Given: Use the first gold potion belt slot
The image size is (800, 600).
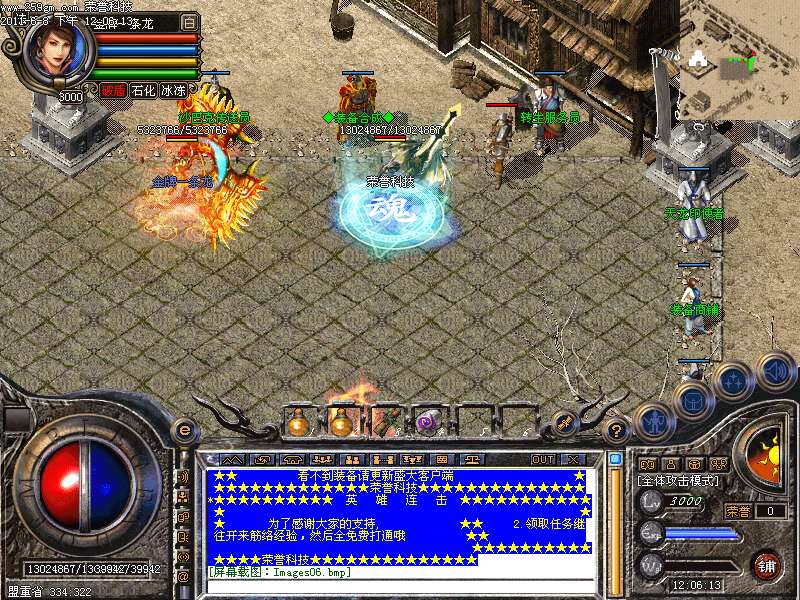Looking at the screenshot, I should [x=297, y=424].
